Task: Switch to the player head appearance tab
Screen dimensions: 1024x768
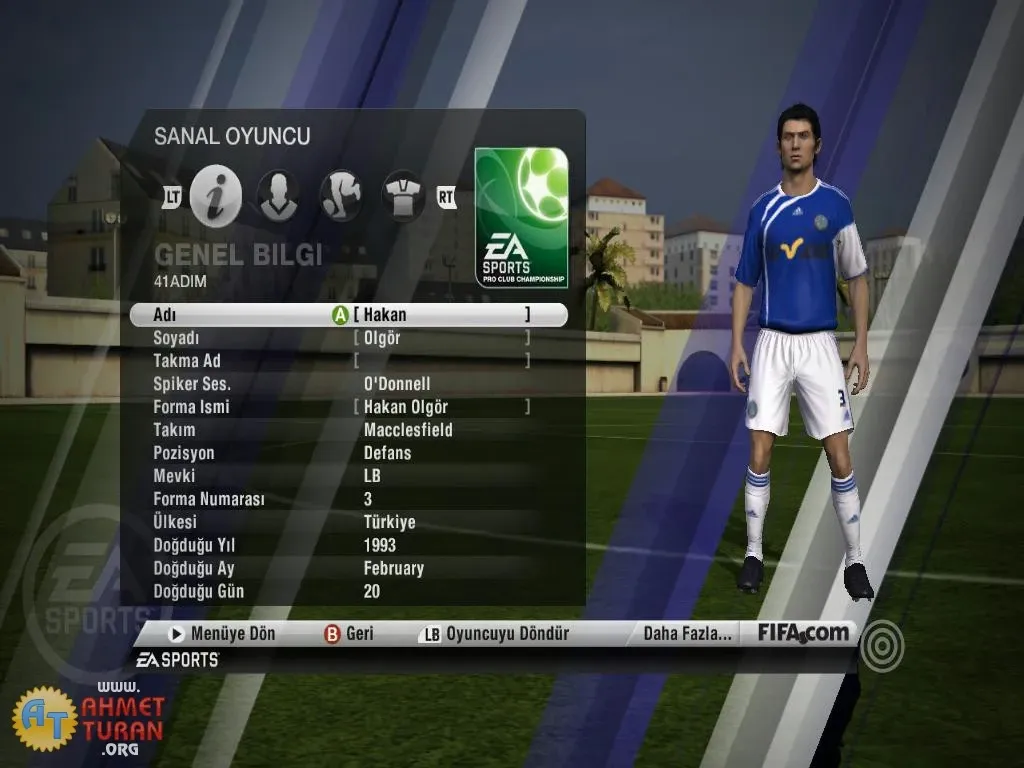Action: click(277, 195)
